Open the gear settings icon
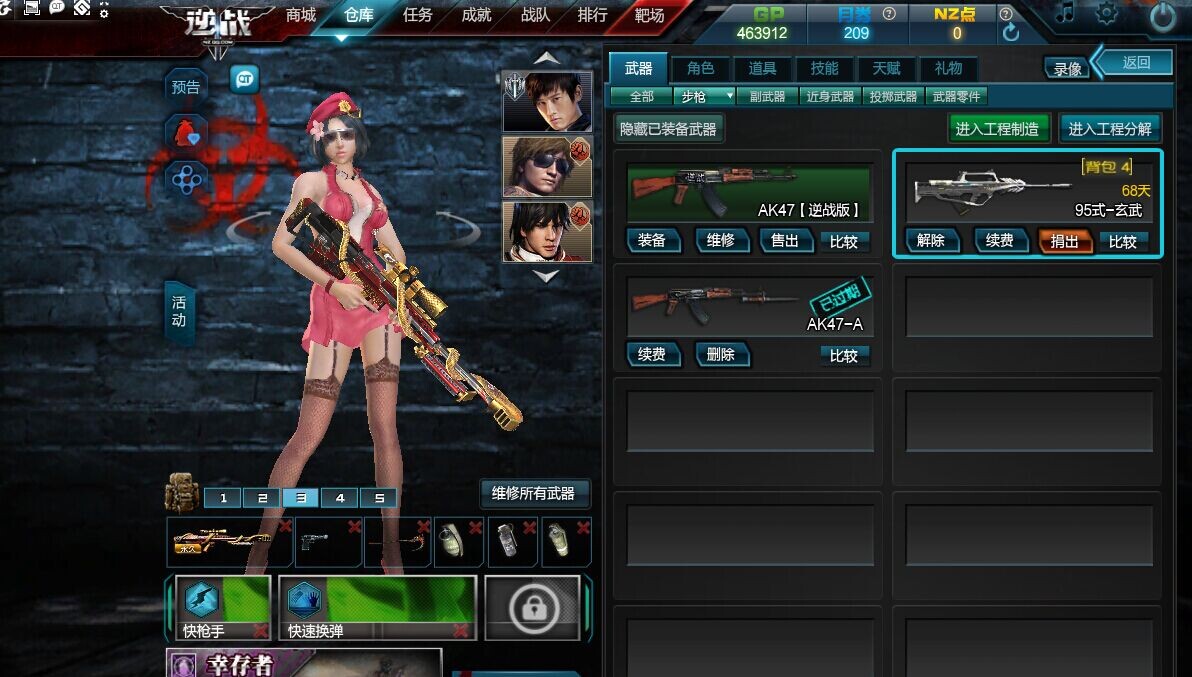1192x677 pixels. 1107,14
